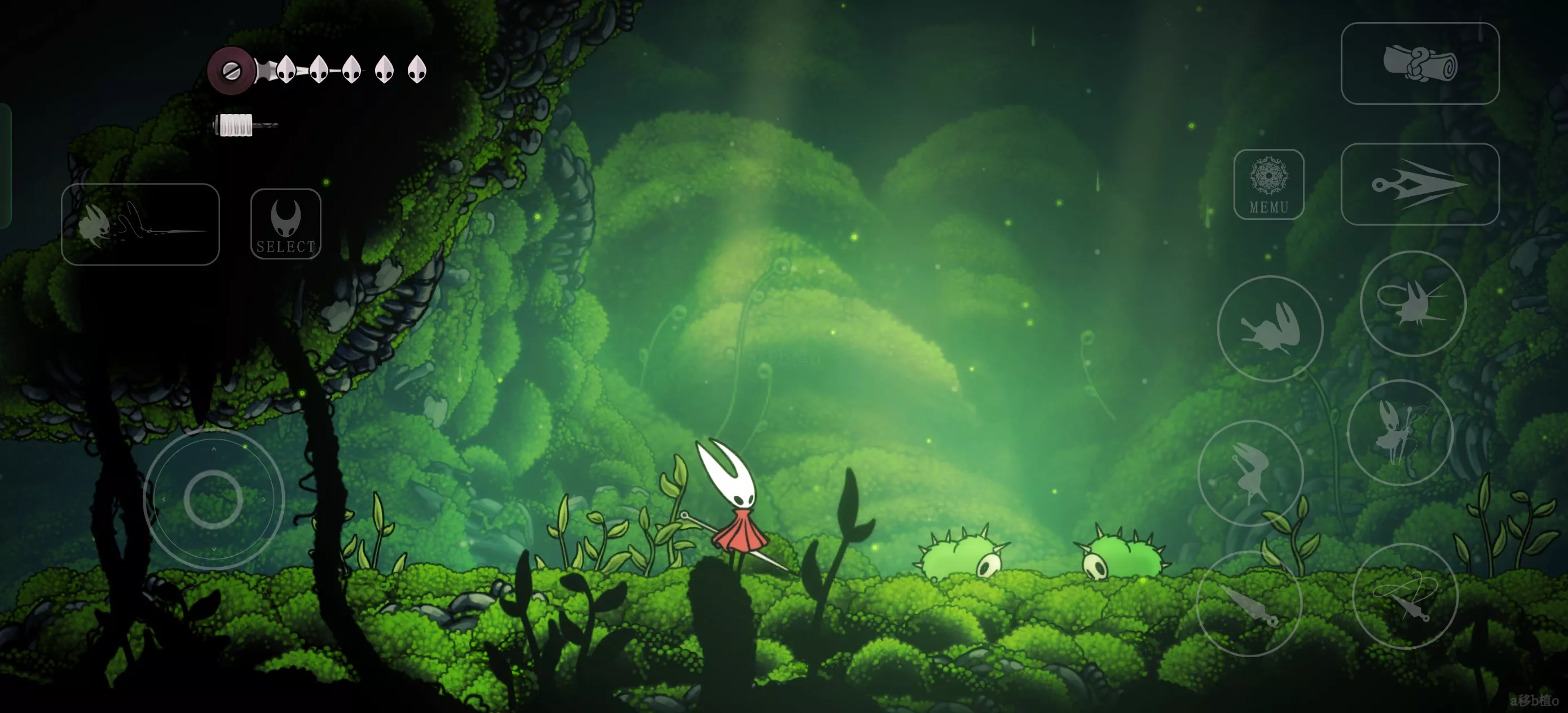Image resolution: width=1568 pixels, height=713 pixels.
Task: Tap the rolled scroll map button
Action: 1420,63
